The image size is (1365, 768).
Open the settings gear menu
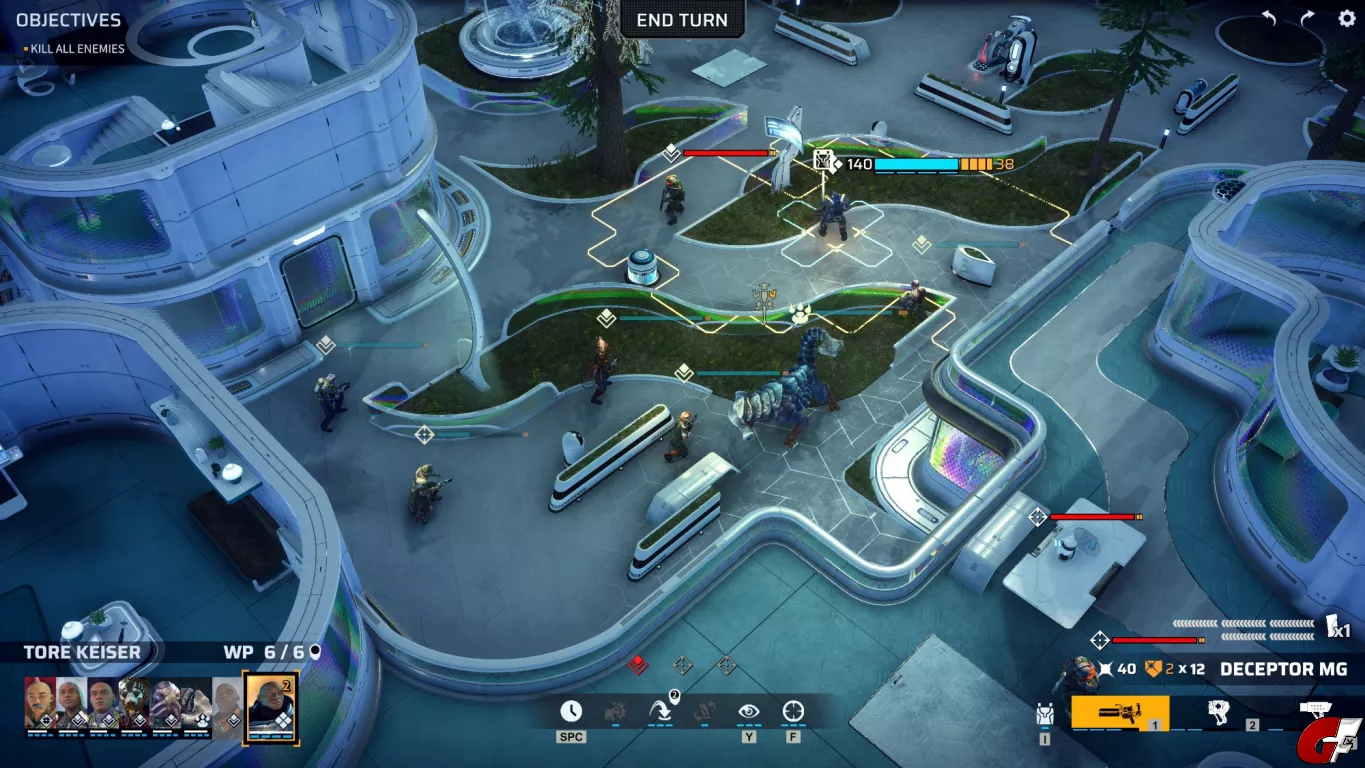(1346, 19)
